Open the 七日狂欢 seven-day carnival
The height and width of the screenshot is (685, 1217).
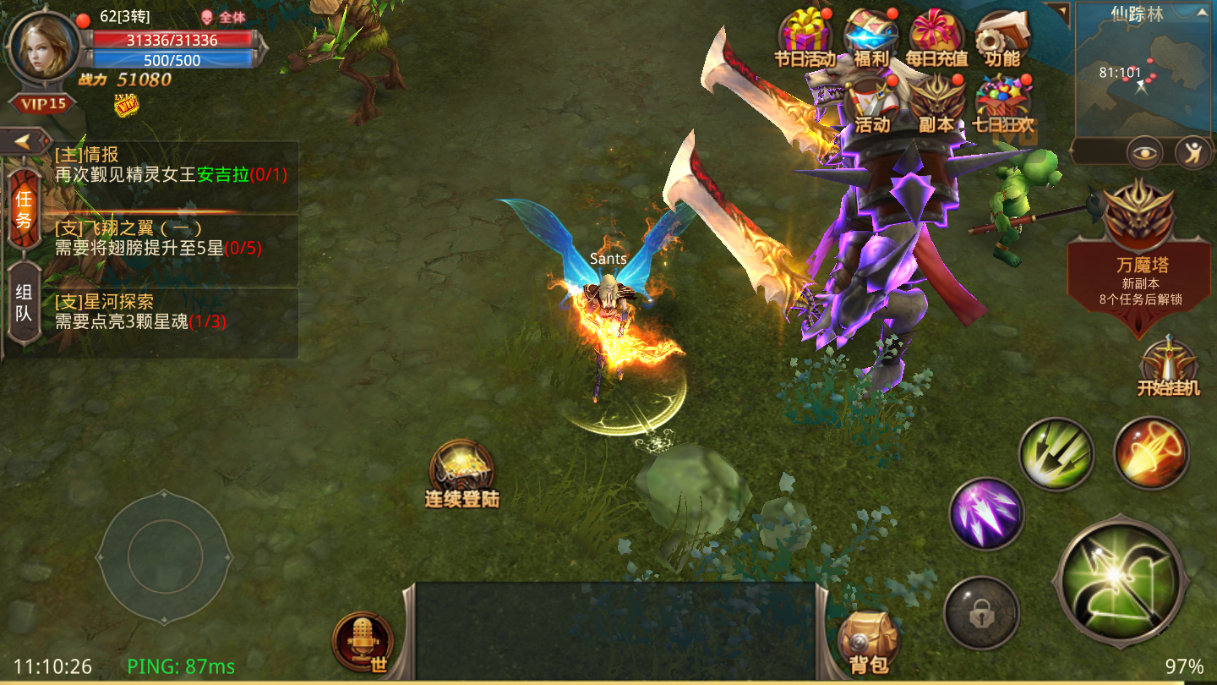[1002, 104]
